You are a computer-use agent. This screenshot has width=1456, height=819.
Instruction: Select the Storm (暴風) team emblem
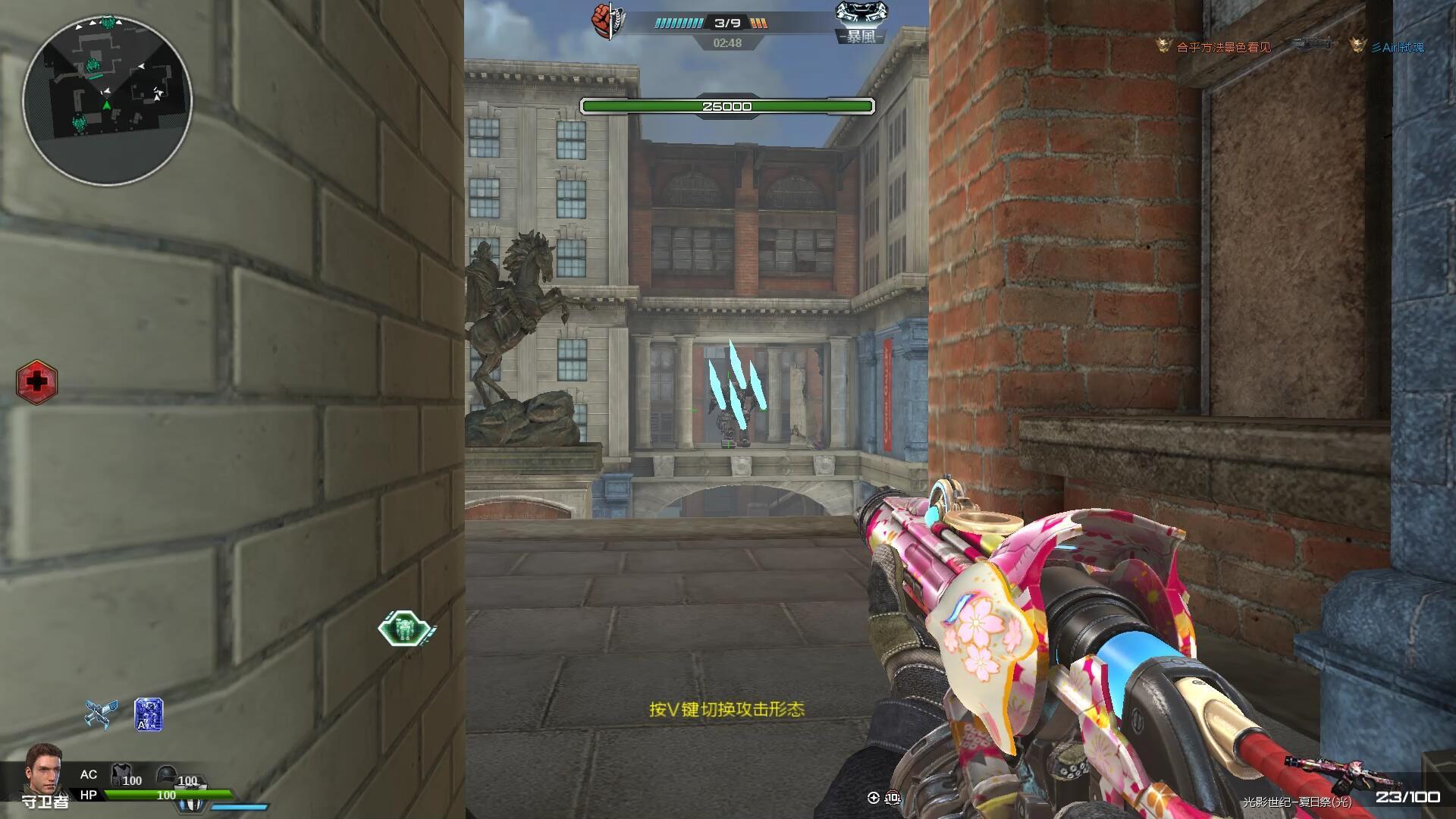click(860, 21)
